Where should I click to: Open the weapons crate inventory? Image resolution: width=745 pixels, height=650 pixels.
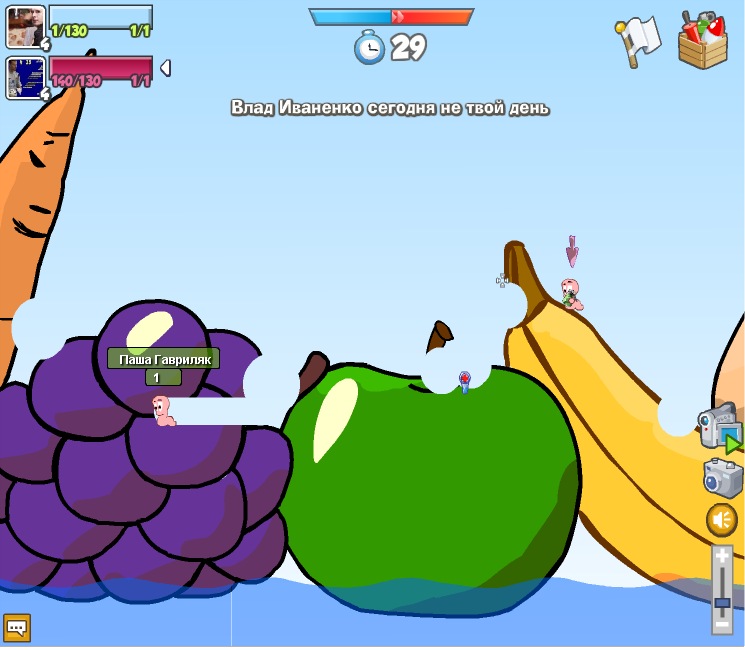pyautogui.click(x=702, y=42)
